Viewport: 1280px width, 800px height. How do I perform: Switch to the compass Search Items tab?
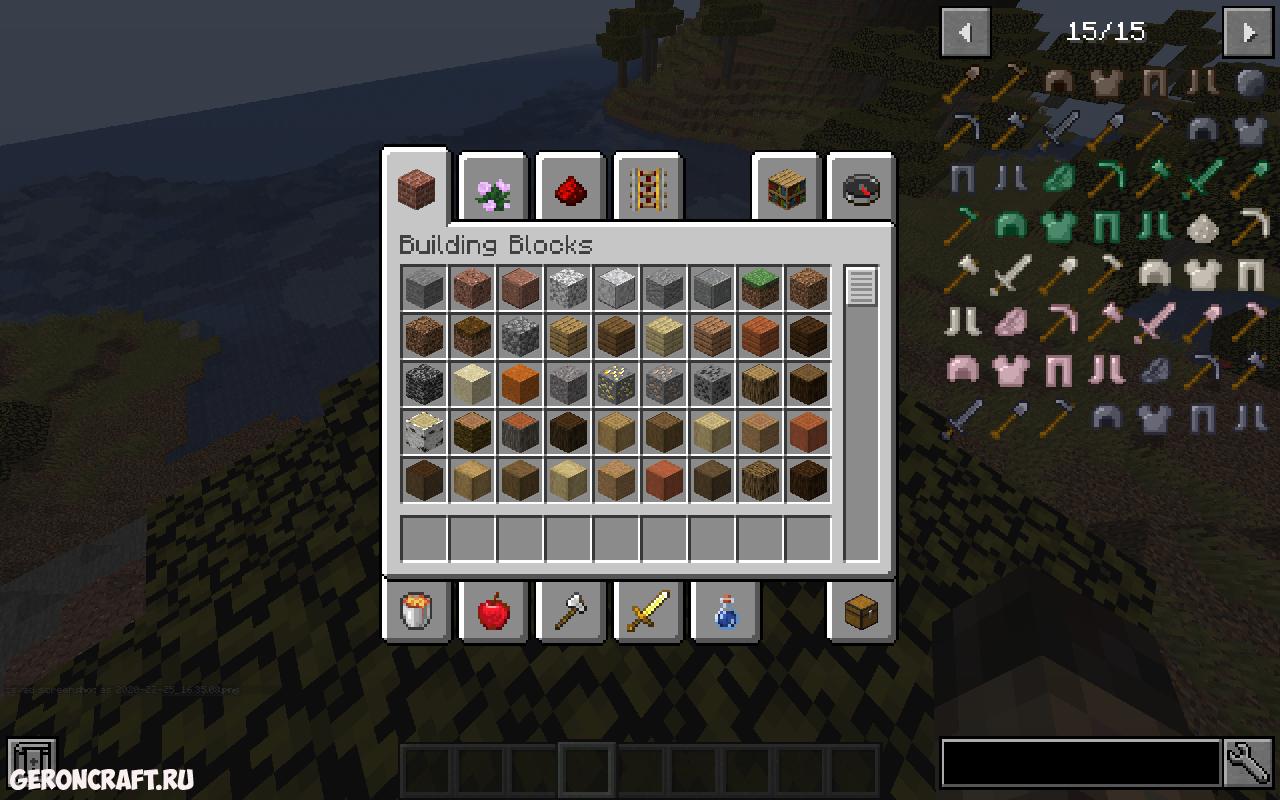pos(861,189)
